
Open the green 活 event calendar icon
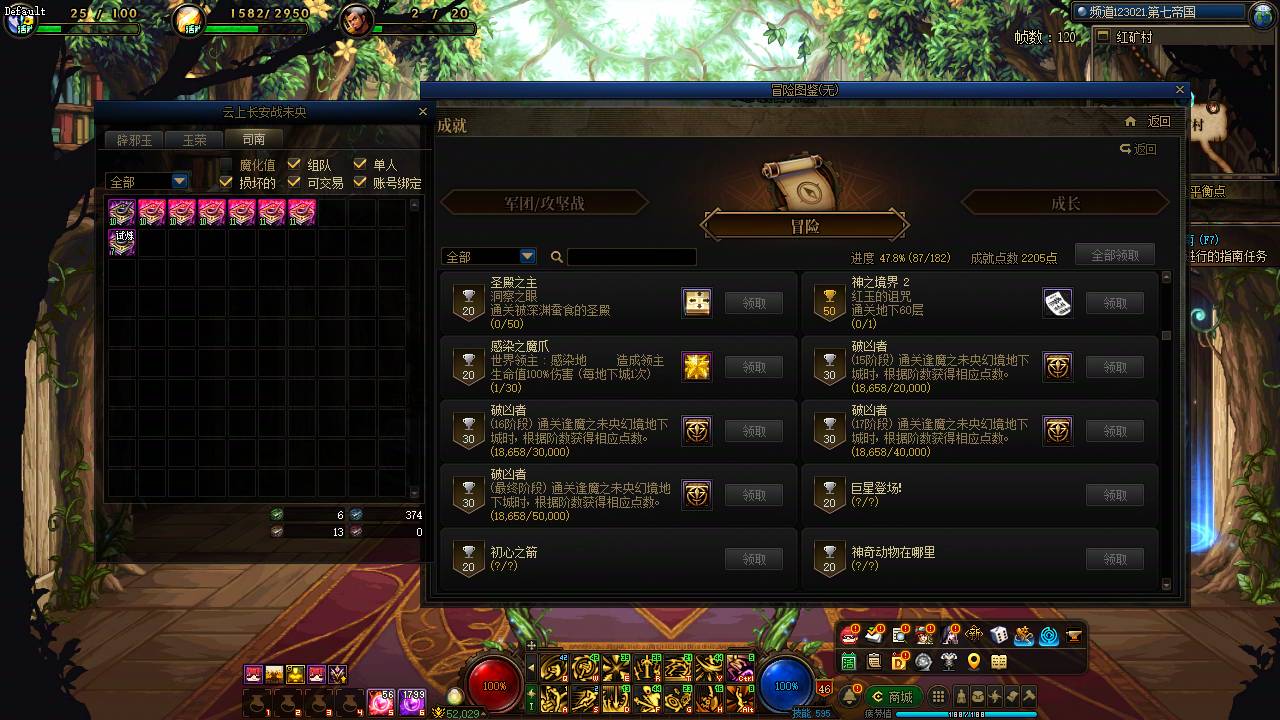[849, 661]
